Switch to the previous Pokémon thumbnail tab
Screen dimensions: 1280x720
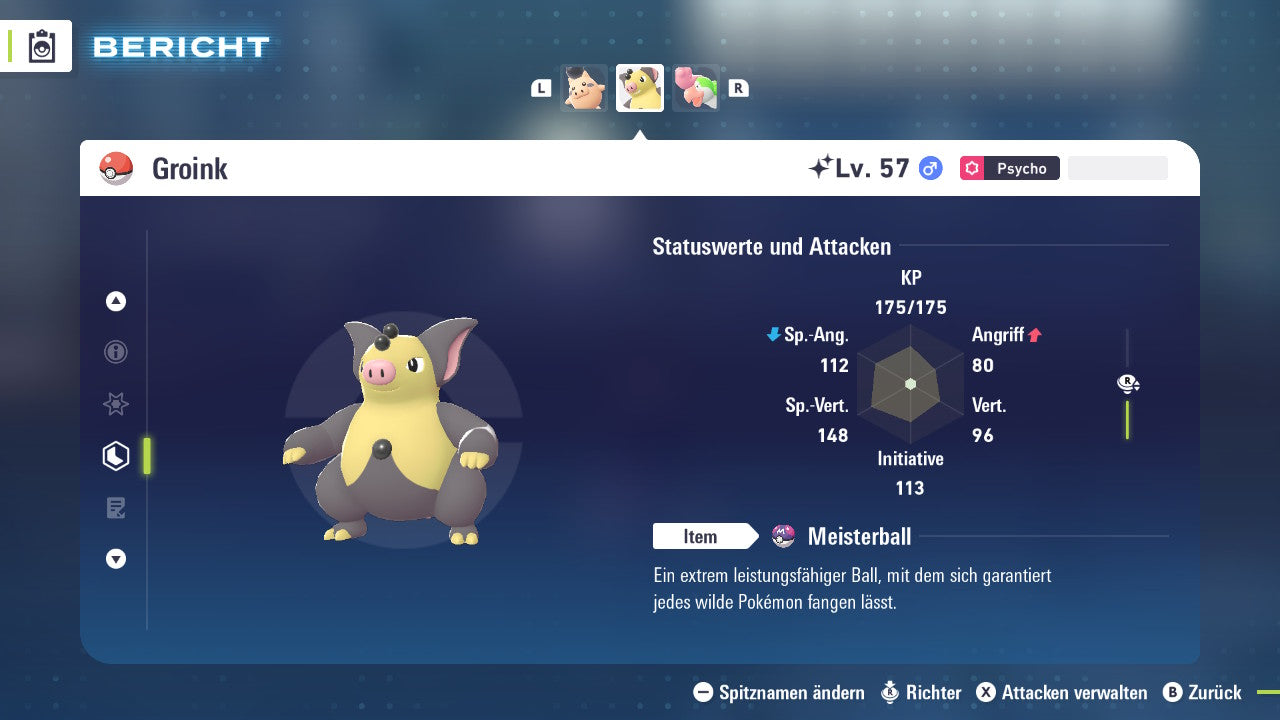(583, 88)
